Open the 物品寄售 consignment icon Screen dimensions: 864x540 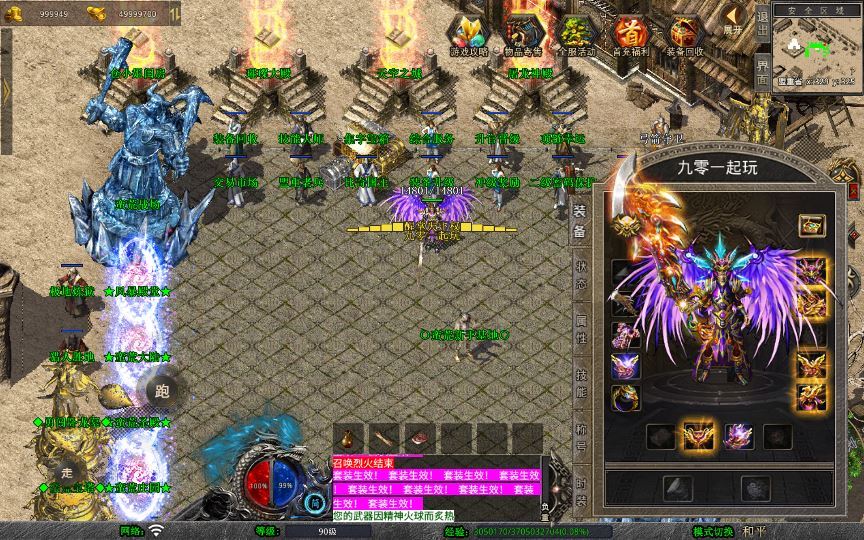(524, 33)
